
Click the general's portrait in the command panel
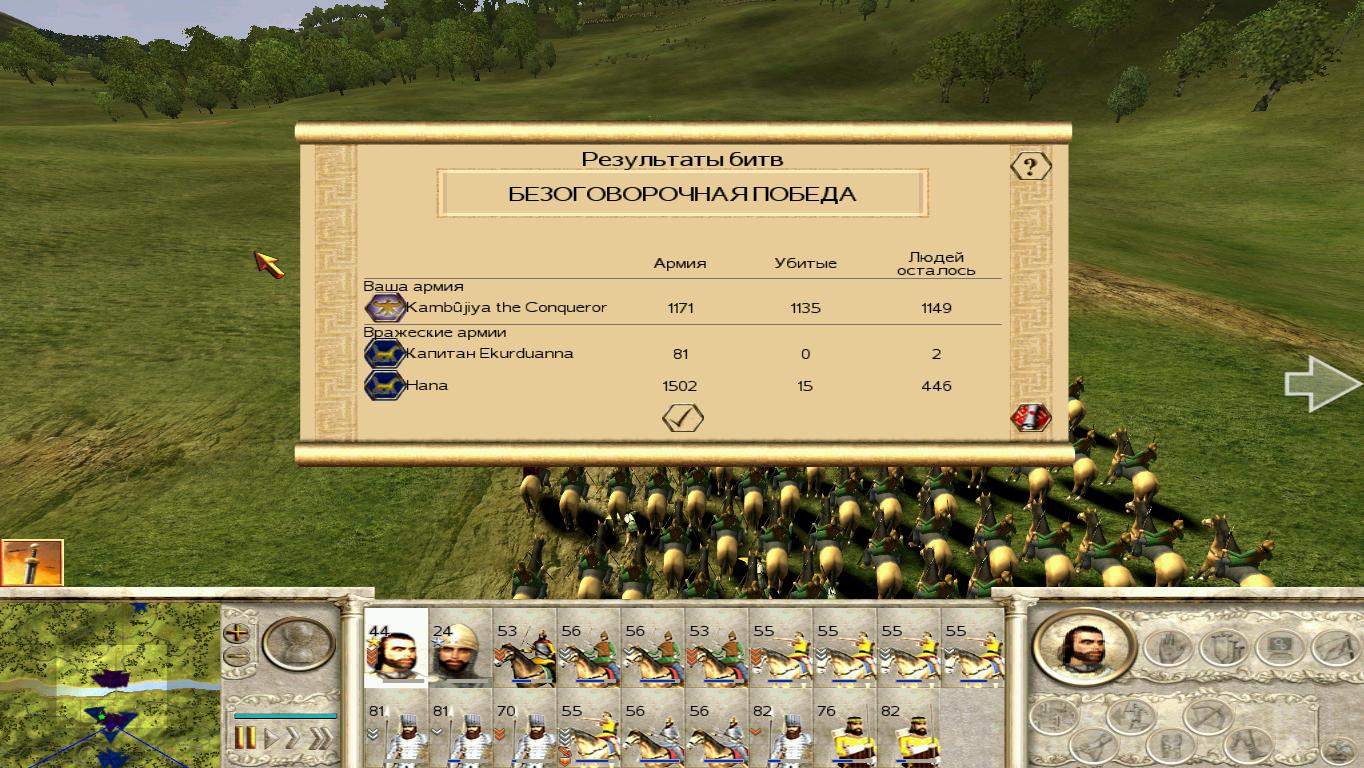1084,645
